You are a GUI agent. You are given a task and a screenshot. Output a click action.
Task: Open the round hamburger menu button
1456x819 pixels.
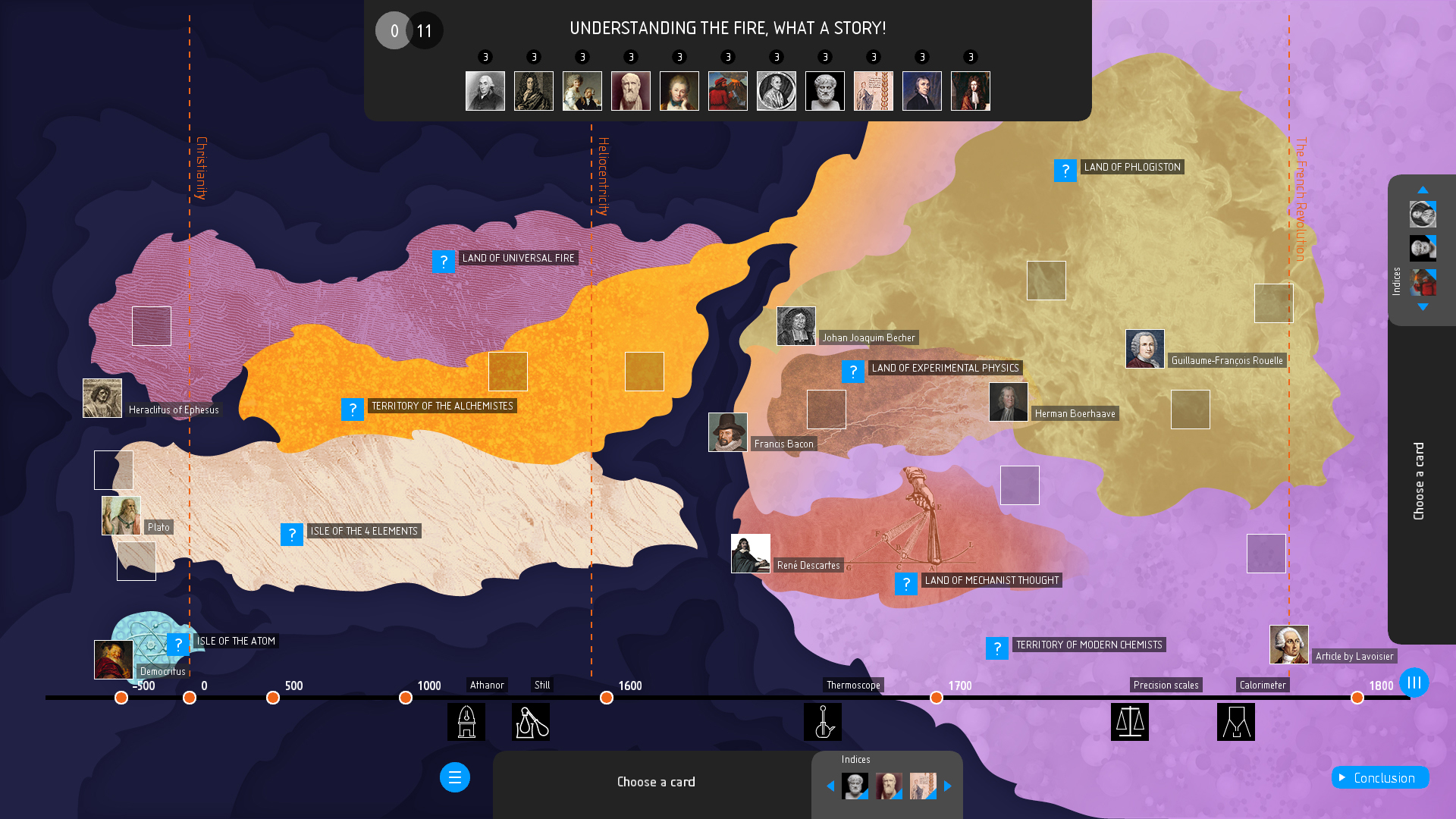pyautogui.click(x=455, y=777)
